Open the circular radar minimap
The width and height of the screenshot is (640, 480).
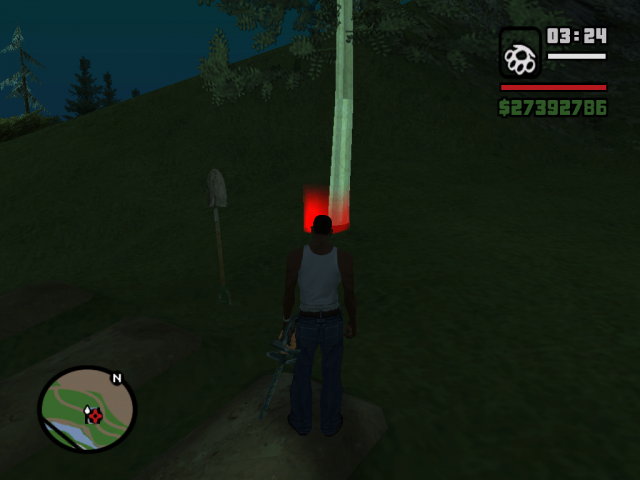click(x=85, y=409)
